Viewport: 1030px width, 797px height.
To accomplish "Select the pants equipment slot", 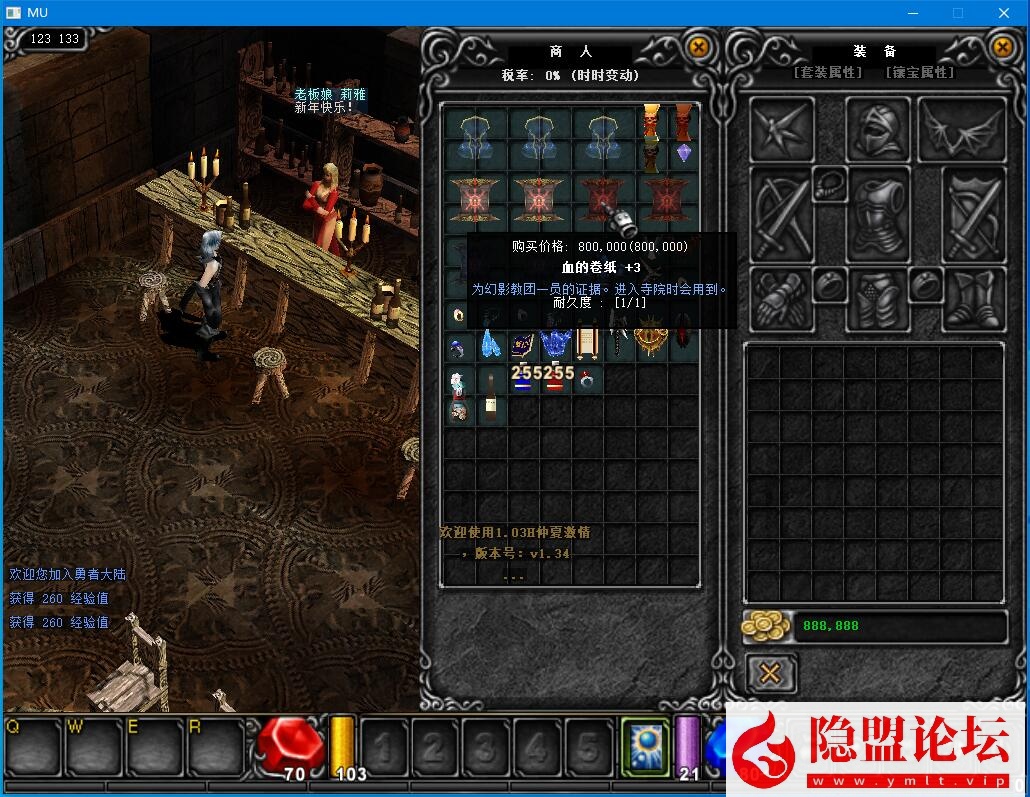I will click(877, 299).
